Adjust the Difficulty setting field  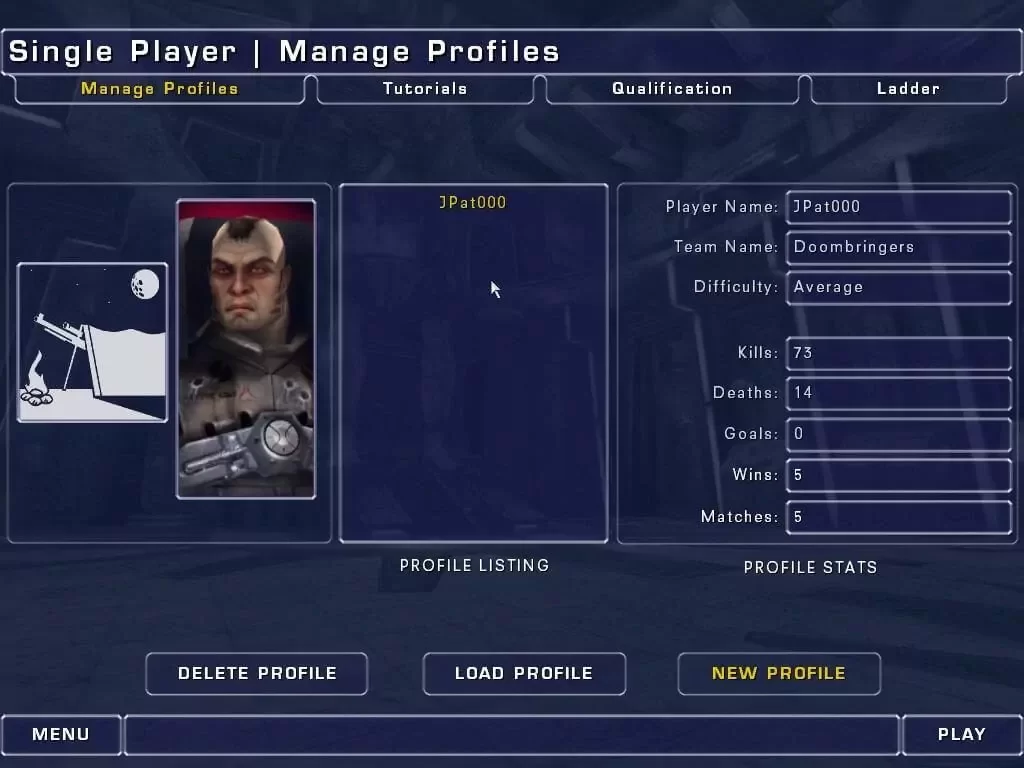[x=899, y=287]
